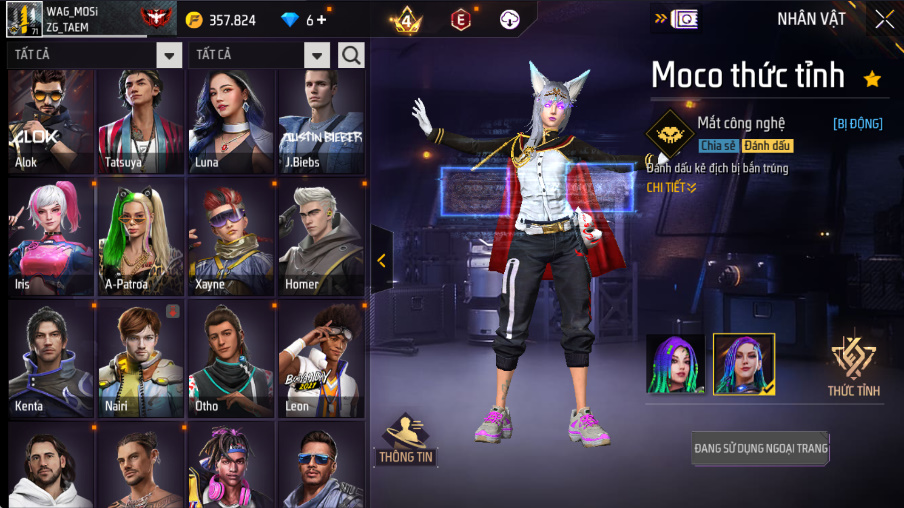Expand the Chi Tiết skill details

coord(671,187)
